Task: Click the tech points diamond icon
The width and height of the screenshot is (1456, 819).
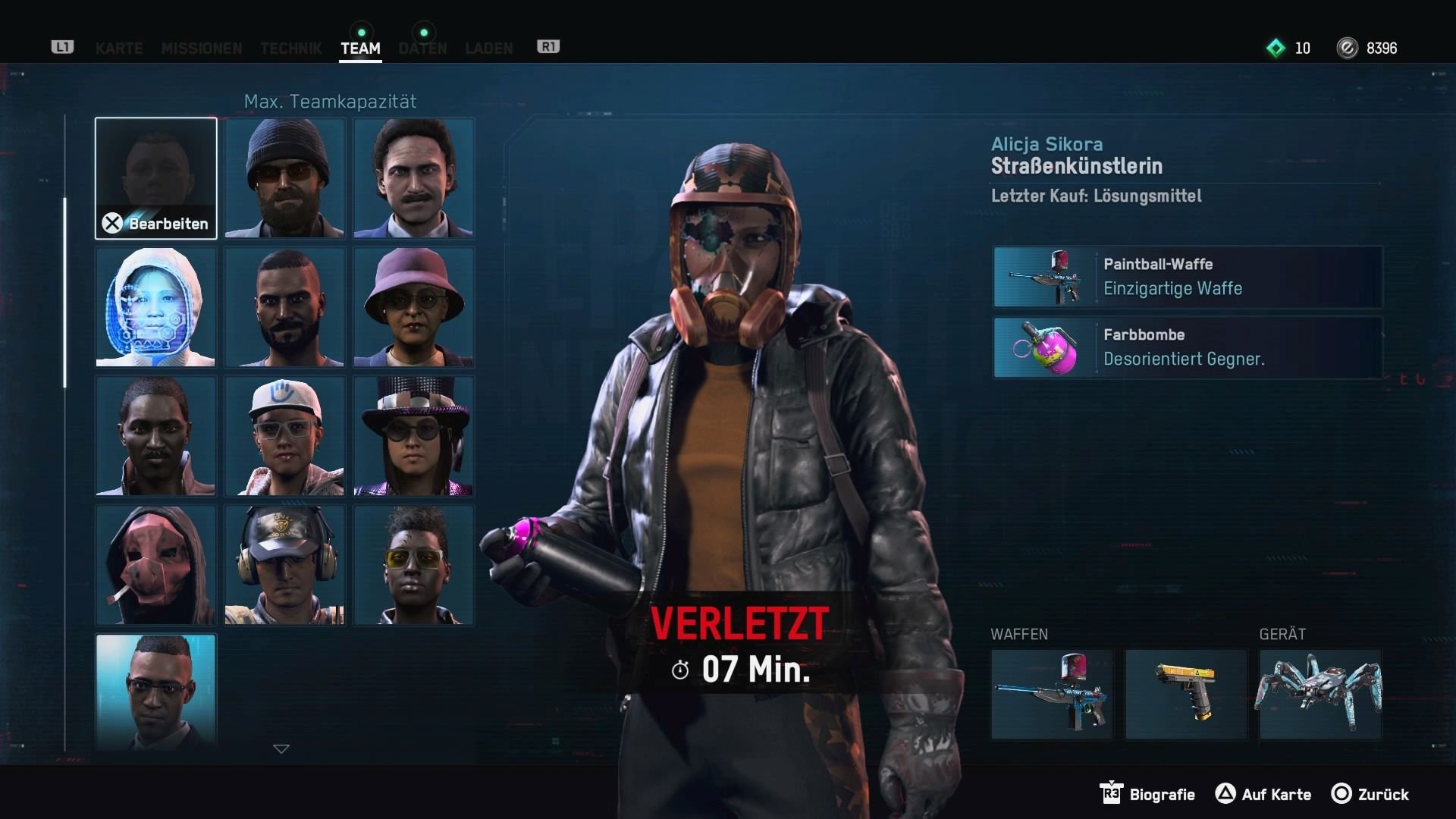Action: click(1274, 48)
